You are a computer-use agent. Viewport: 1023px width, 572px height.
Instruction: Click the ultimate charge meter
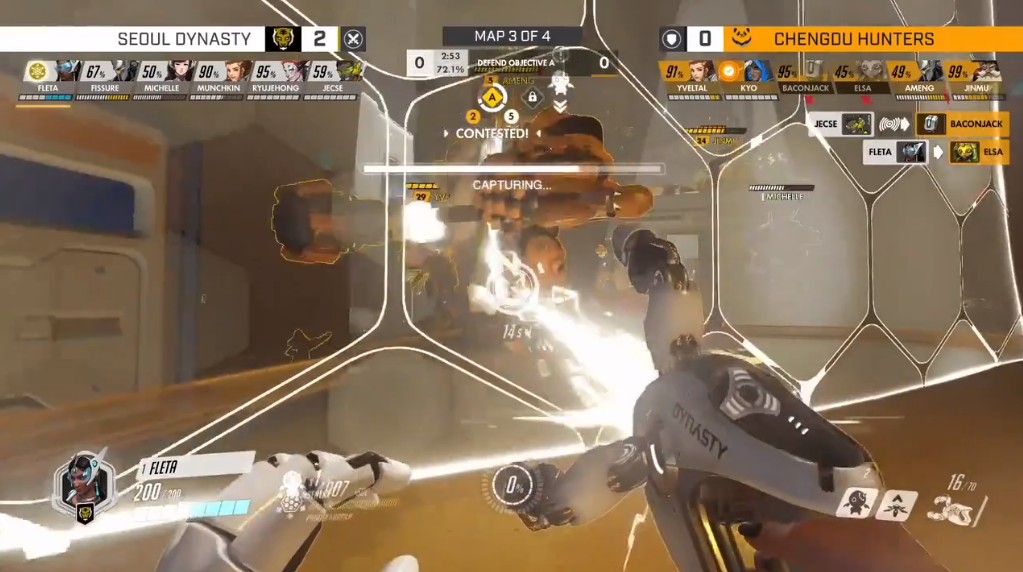517,489
